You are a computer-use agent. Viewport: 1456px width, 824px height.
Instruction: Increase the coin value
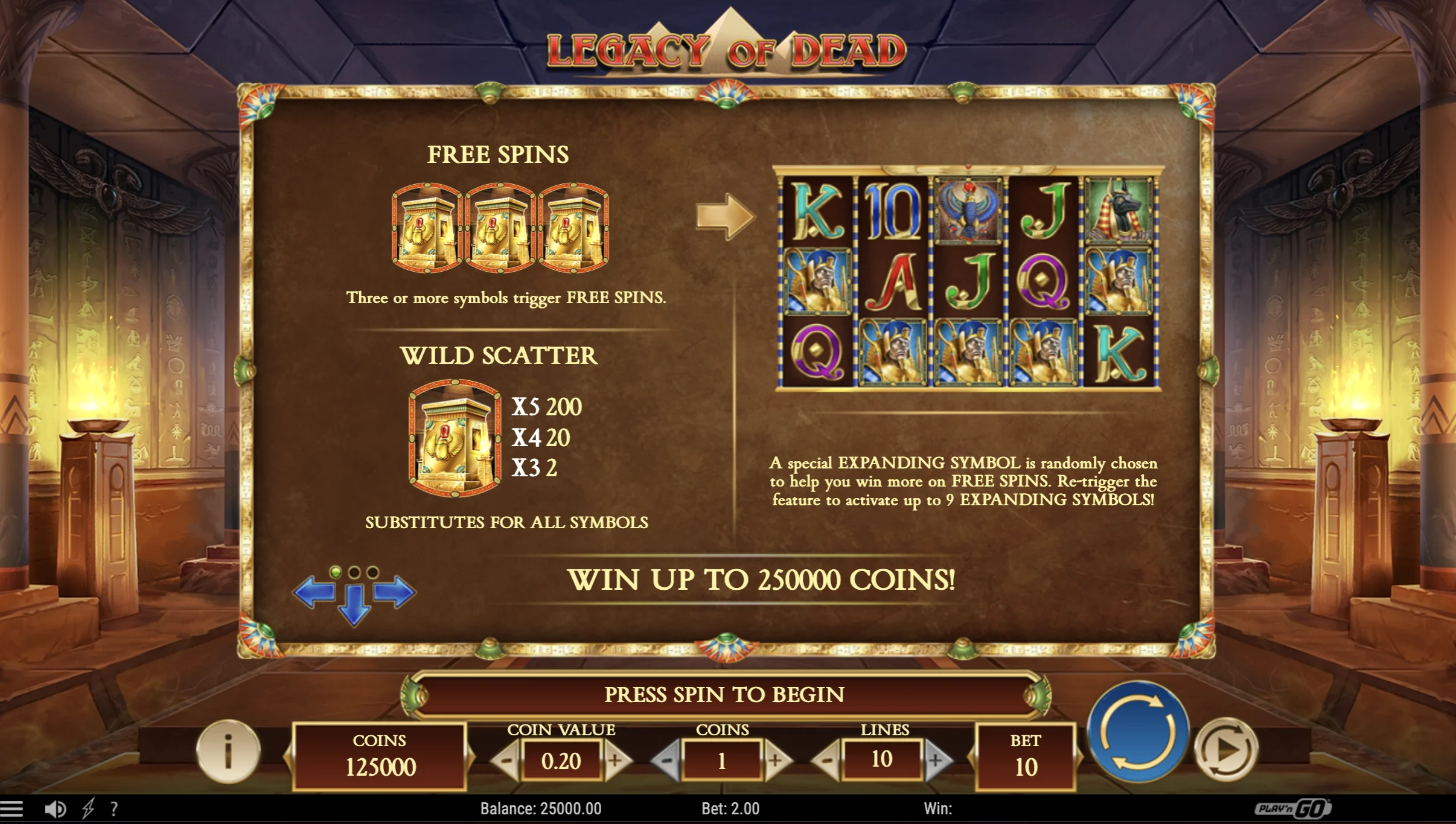(x=616, y=761)
